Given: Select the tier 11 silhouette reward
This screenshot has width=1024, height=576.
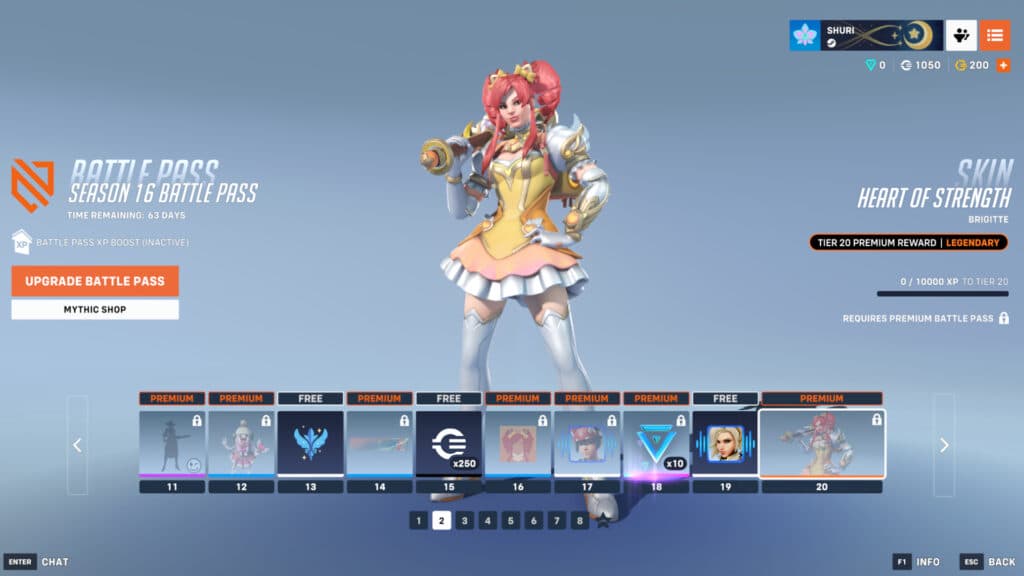Looking at the screenshot, I should click(x=172, y=443).
